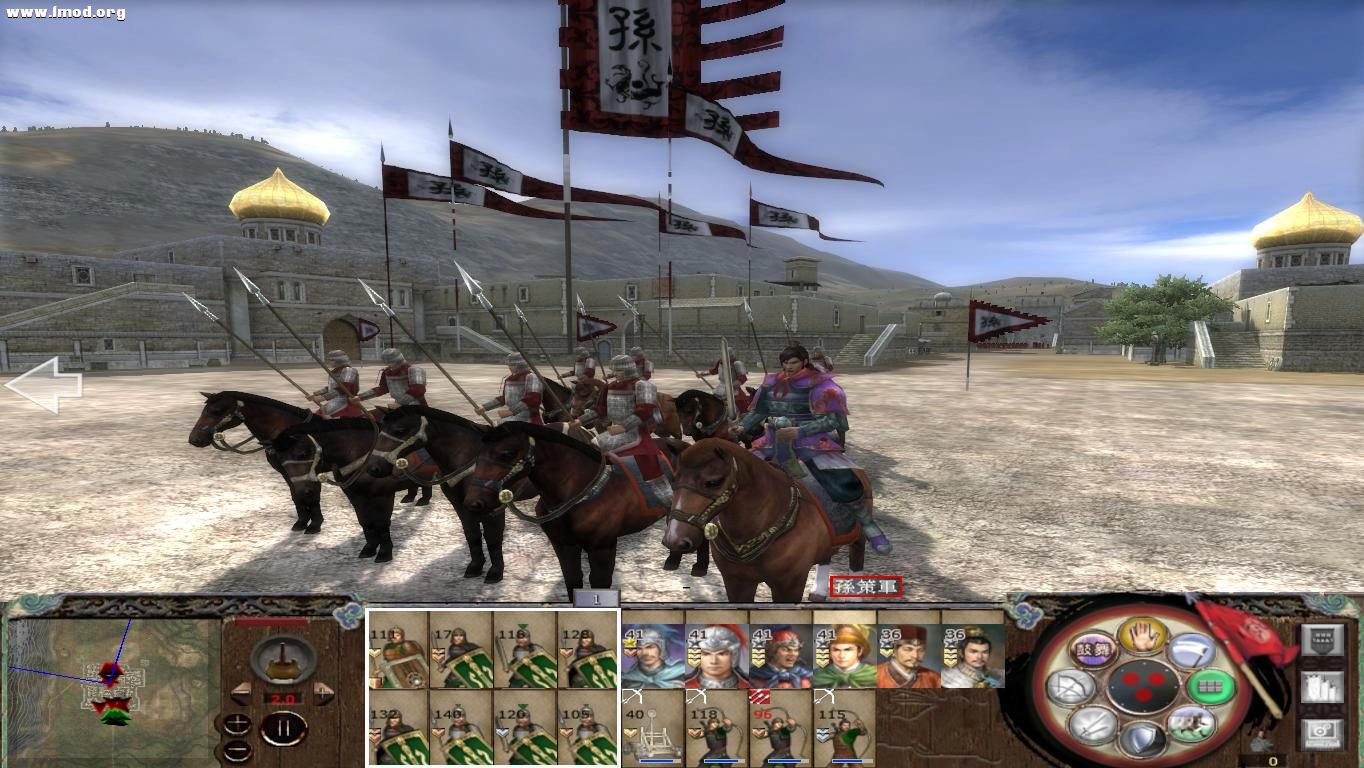Select the general portrait with the gold helmet
Screen dimensions: 1364x768
pos(844,656)
